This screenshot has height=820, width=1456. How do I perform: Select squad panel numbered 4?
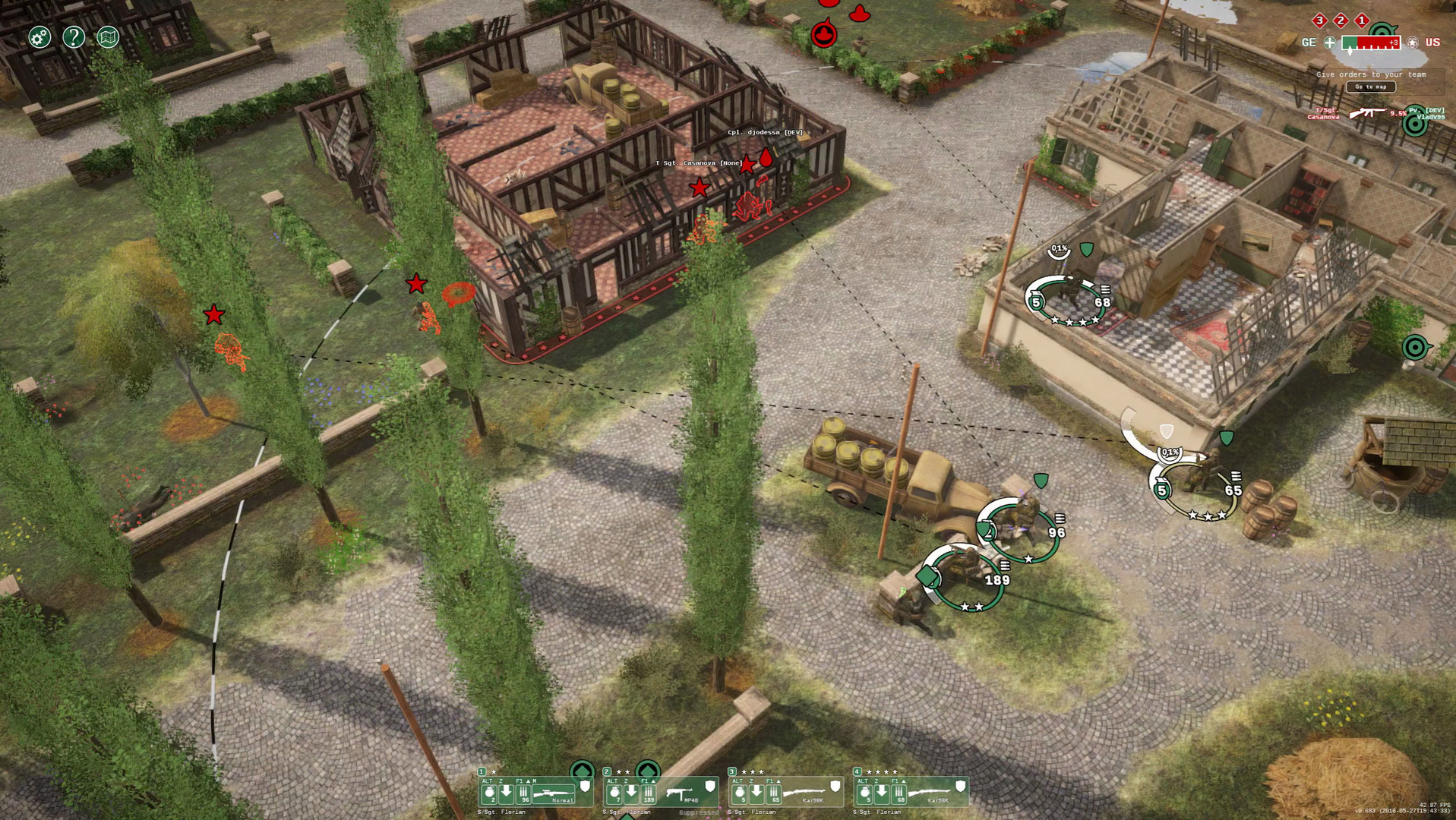click(857, 771)
